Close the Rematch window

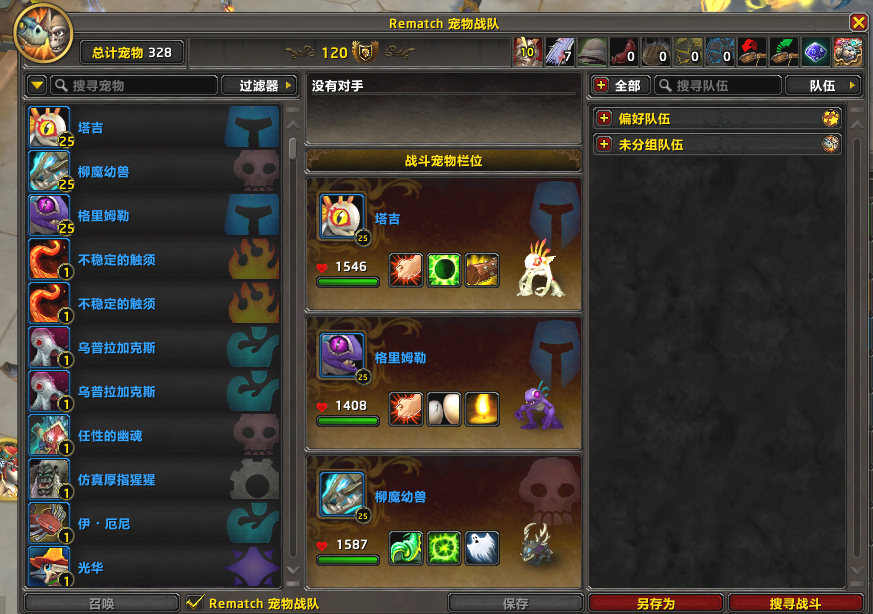858,22
